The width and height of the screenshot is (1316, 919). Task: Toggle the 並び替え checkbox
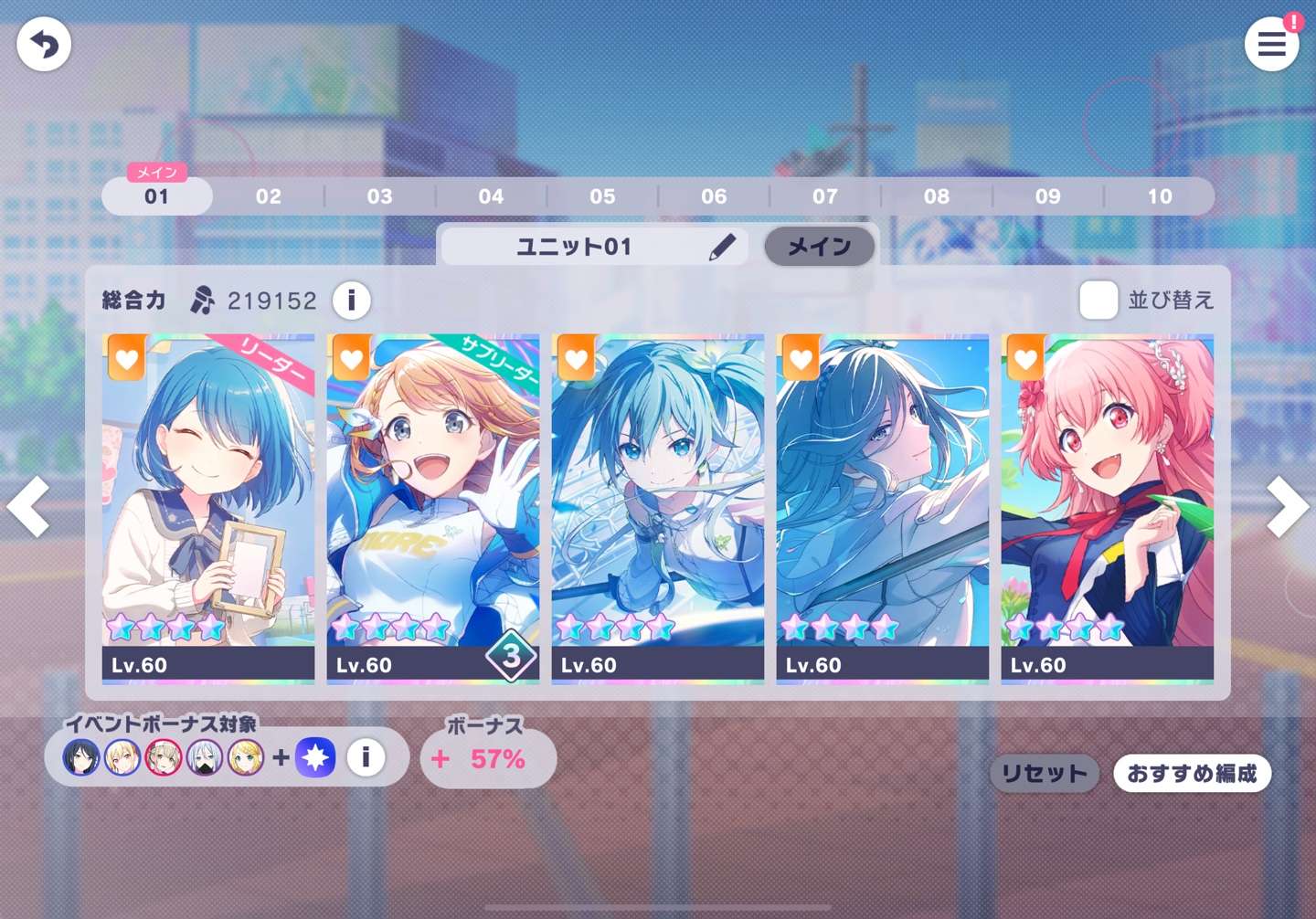1098,300
